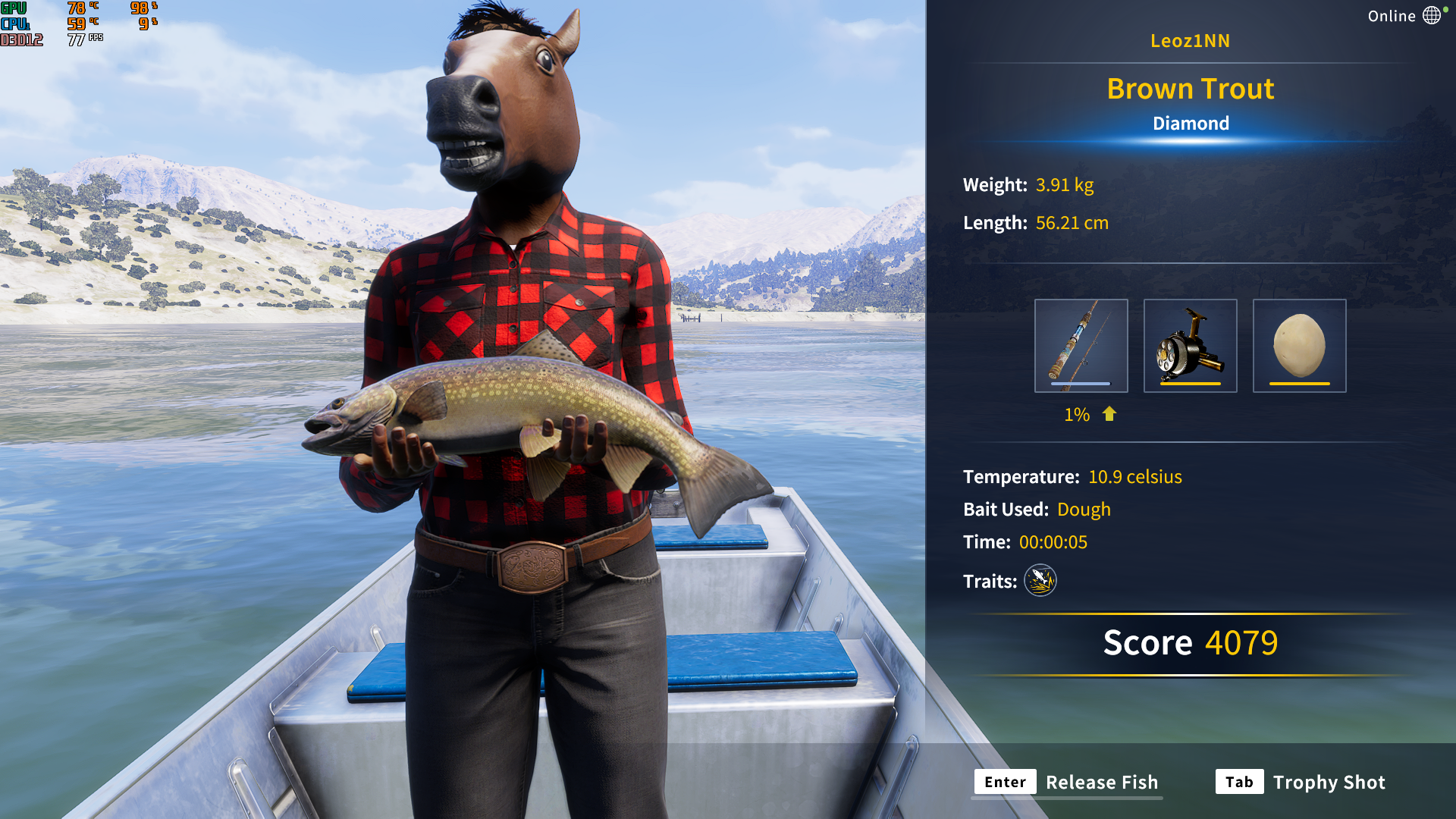The image size is (1456, 819).
Task: Click the rod progress bar
Action: (x=1081, y=384)
